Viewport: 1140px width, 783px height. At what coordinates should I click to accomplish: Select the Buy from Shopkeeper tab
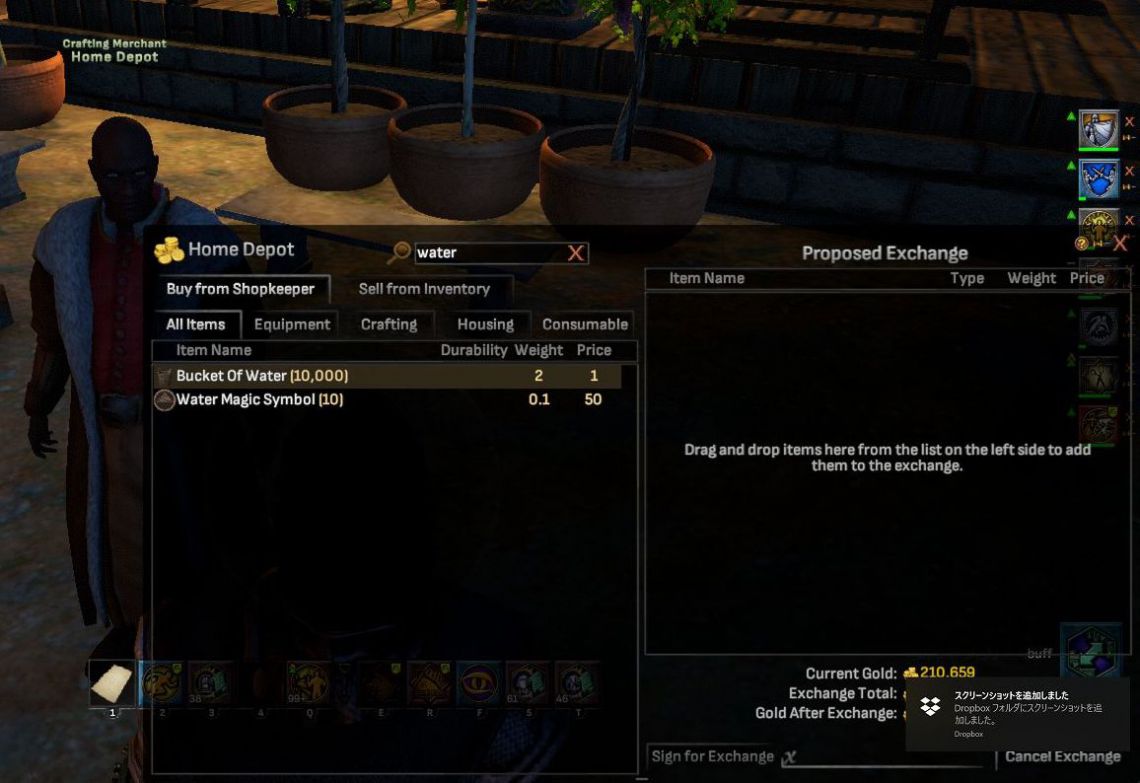[240, 289]
